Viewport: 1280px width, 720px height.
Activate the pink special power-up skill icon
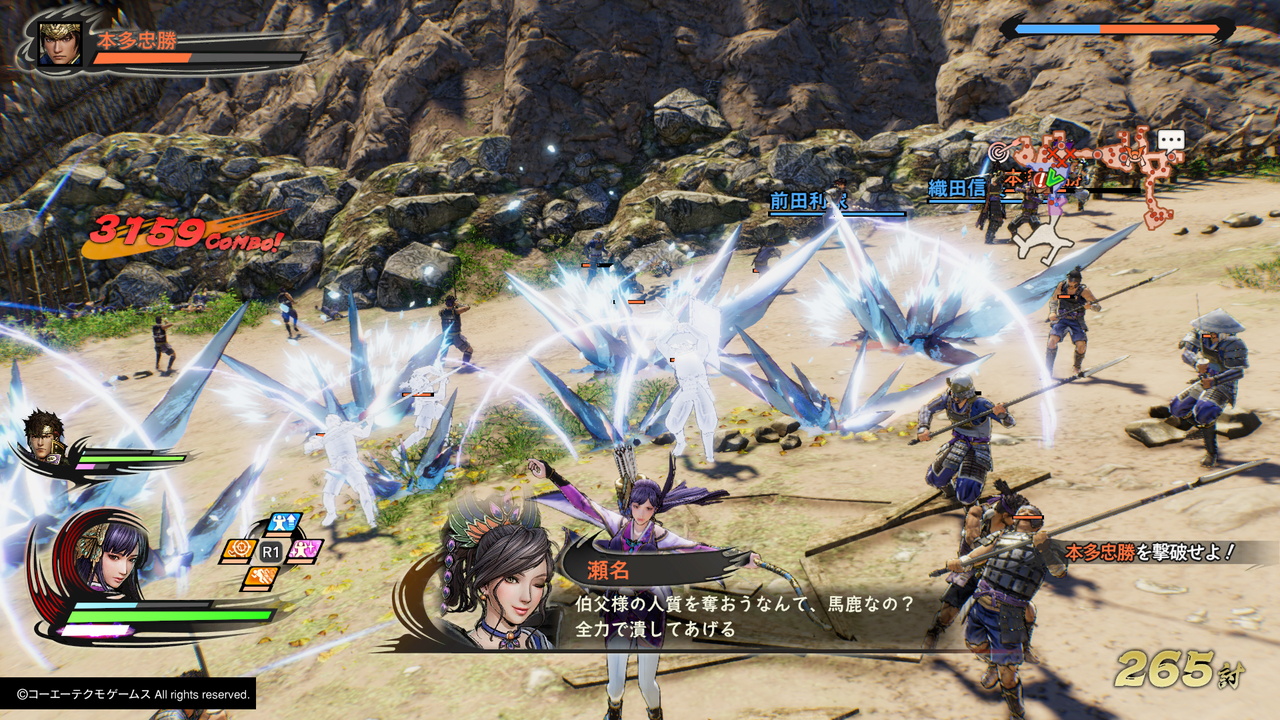(304, 549)
